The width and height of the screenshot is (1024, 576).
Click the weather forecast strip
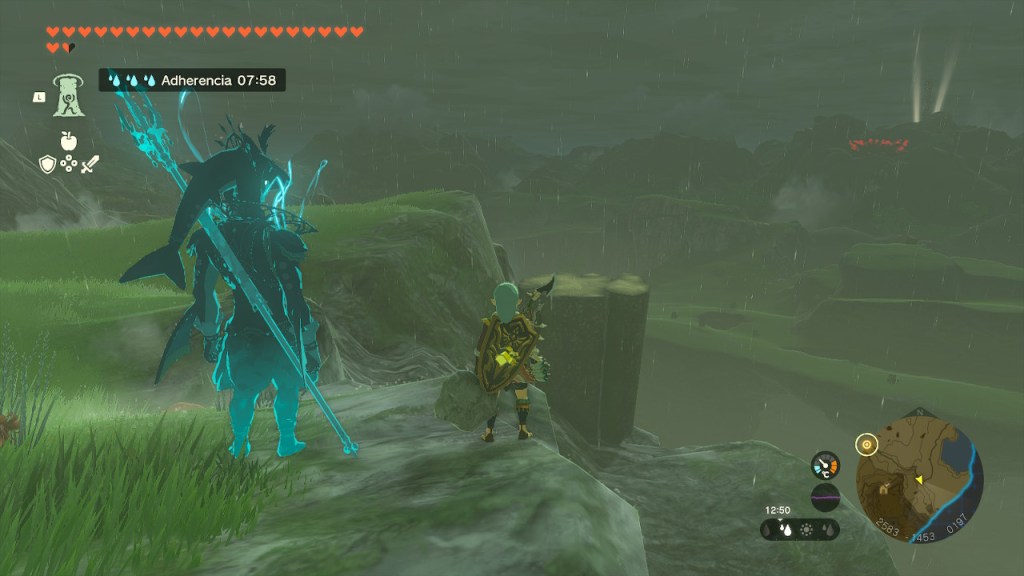tap(799, 529)
